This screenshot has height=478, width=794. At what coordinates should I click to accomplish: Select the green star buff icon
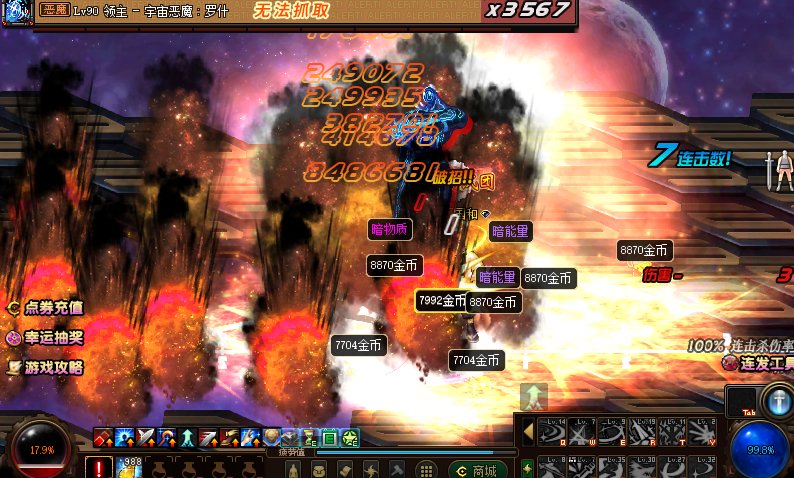pos(350,437)
